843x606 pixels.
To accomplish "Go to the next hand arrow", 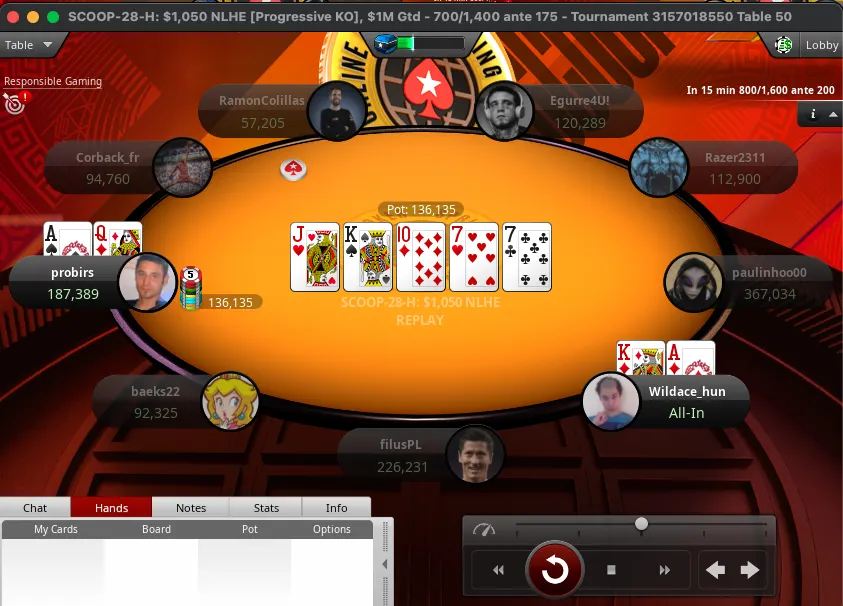I will click(750, 570).
